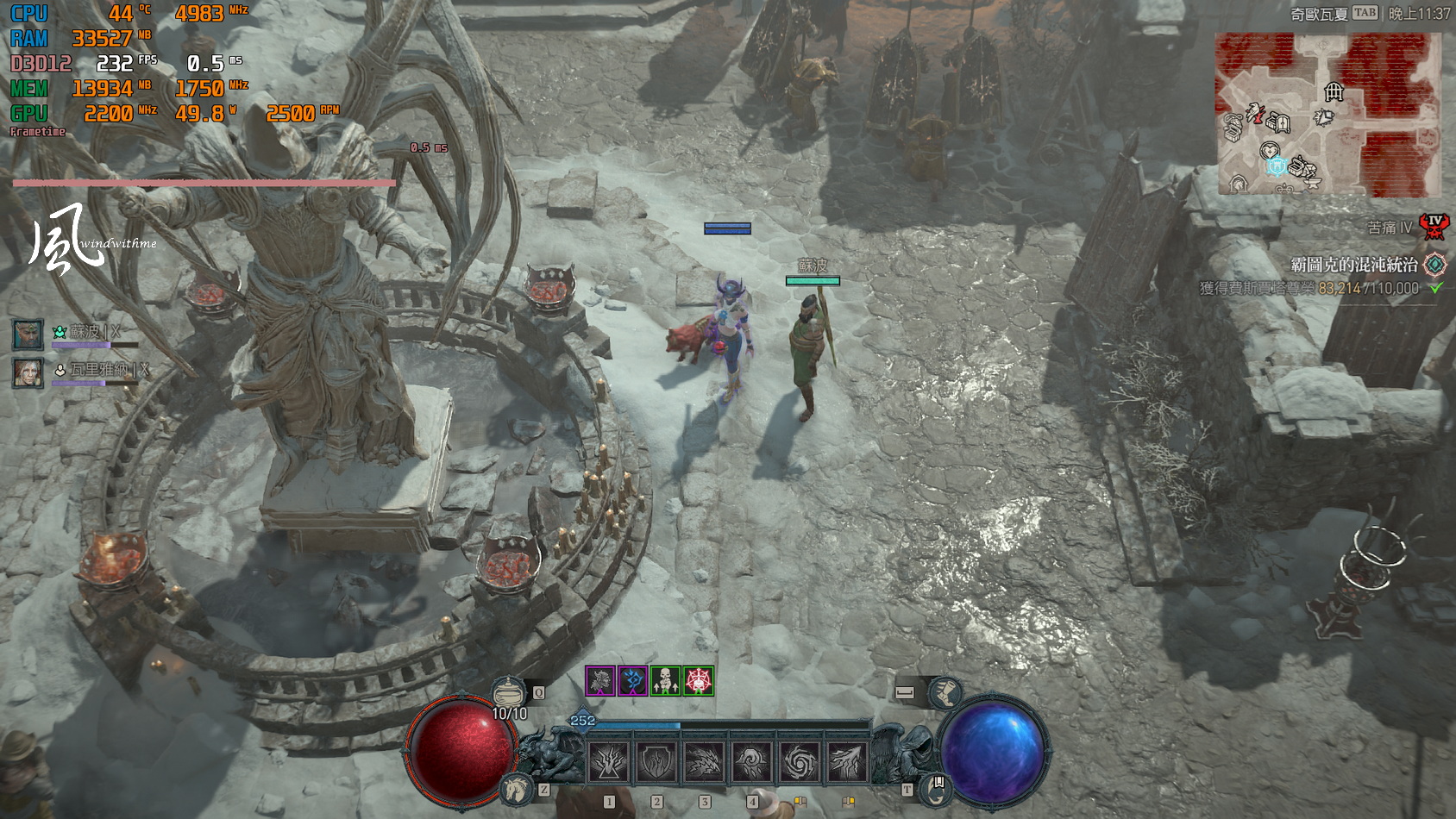This screenshot has height=819, width=1456.
Task: Use the lightning claw strike skill
Action: (846, 761)
